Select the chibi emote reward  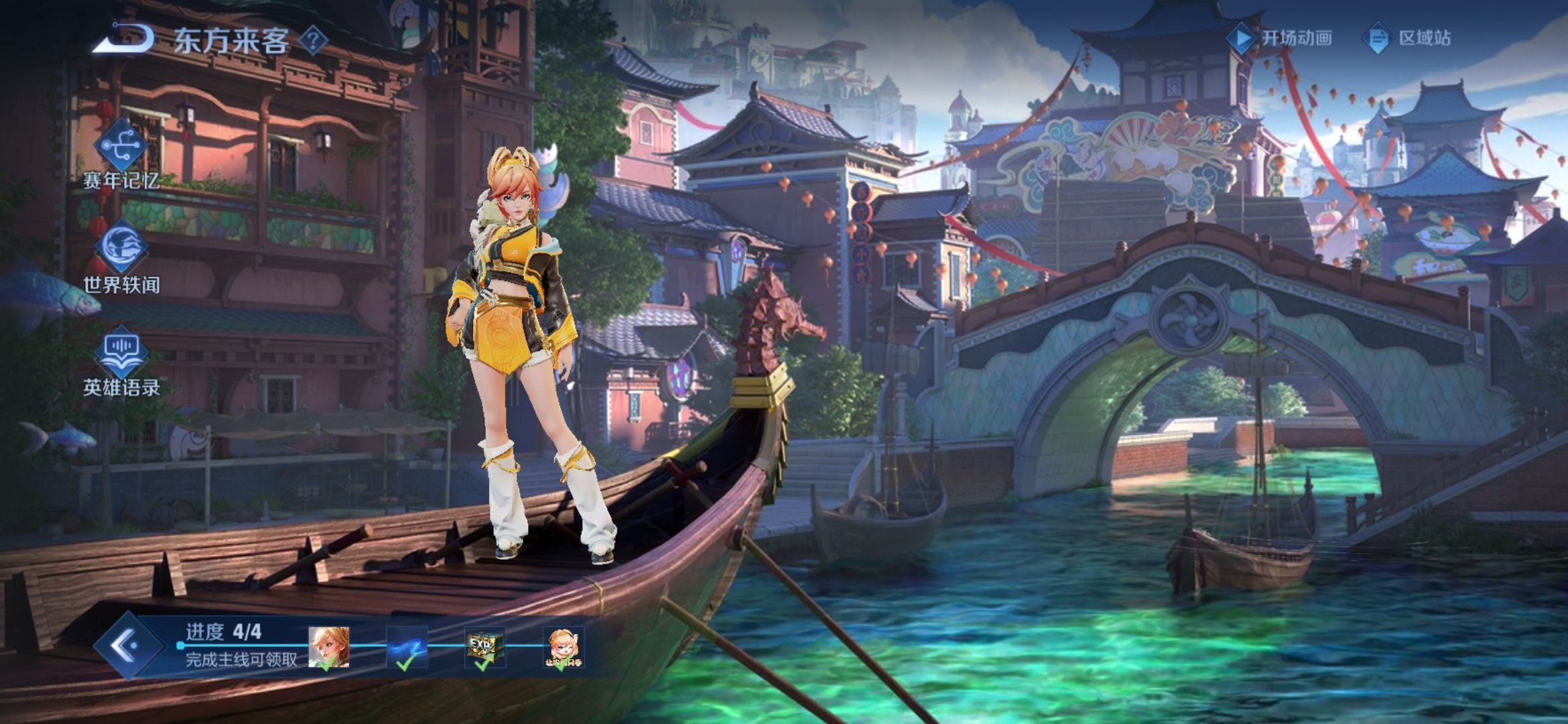[x=563, y=647]
